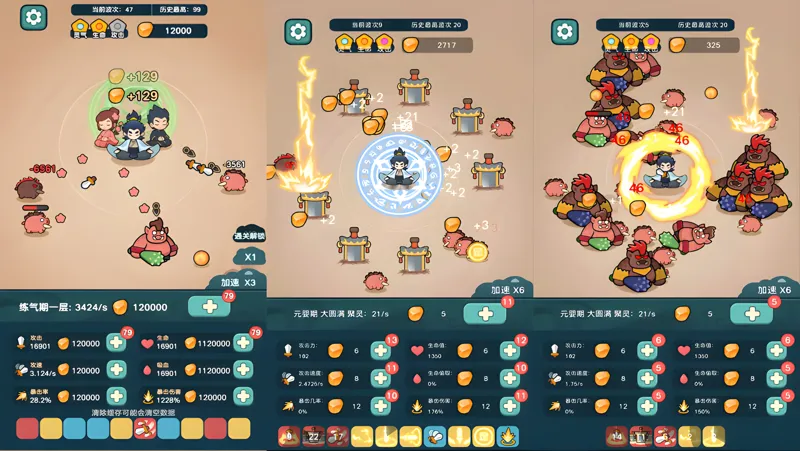
Task: Upgrade 攻击力 with the plus badged 6
Action: (x=648, y=351)
